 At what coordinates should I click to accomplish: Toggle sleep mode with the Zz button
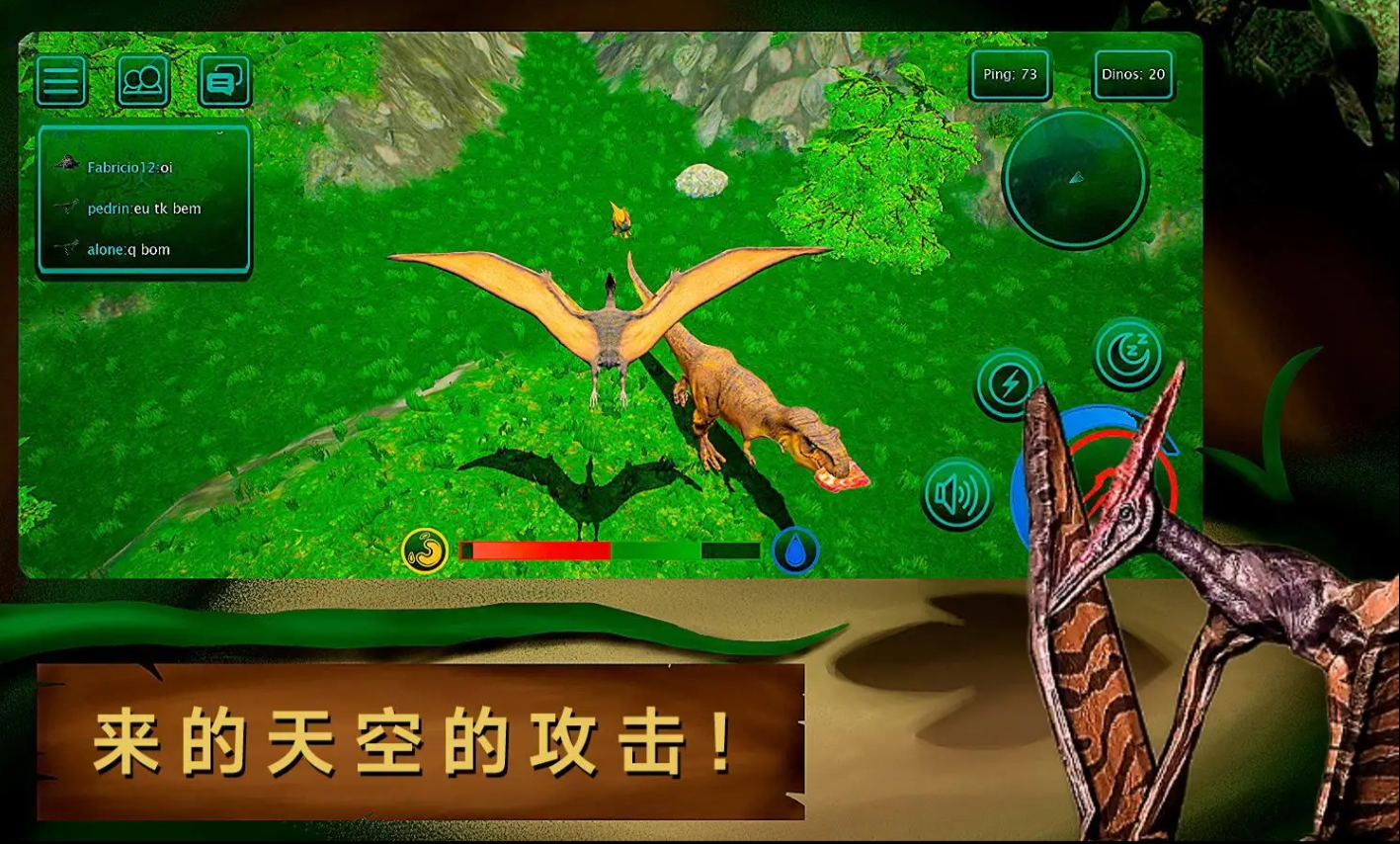point(1129,354)
